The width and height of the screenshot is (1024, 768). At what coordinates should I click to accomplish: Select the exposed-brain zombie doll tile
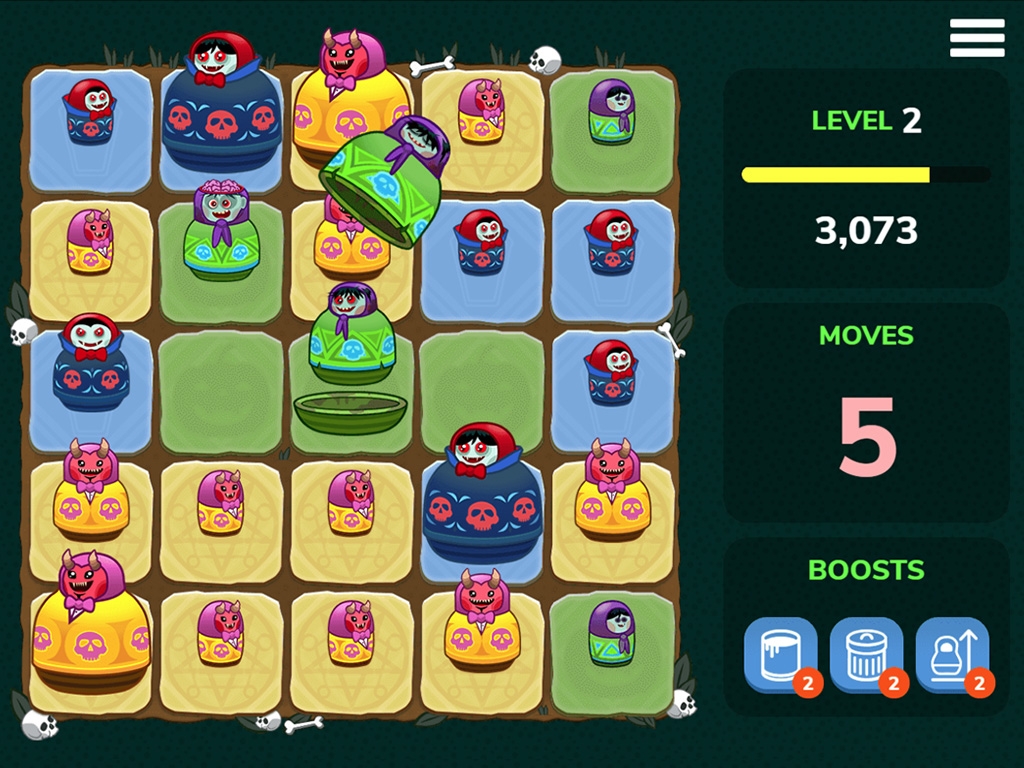coord(221,231)
